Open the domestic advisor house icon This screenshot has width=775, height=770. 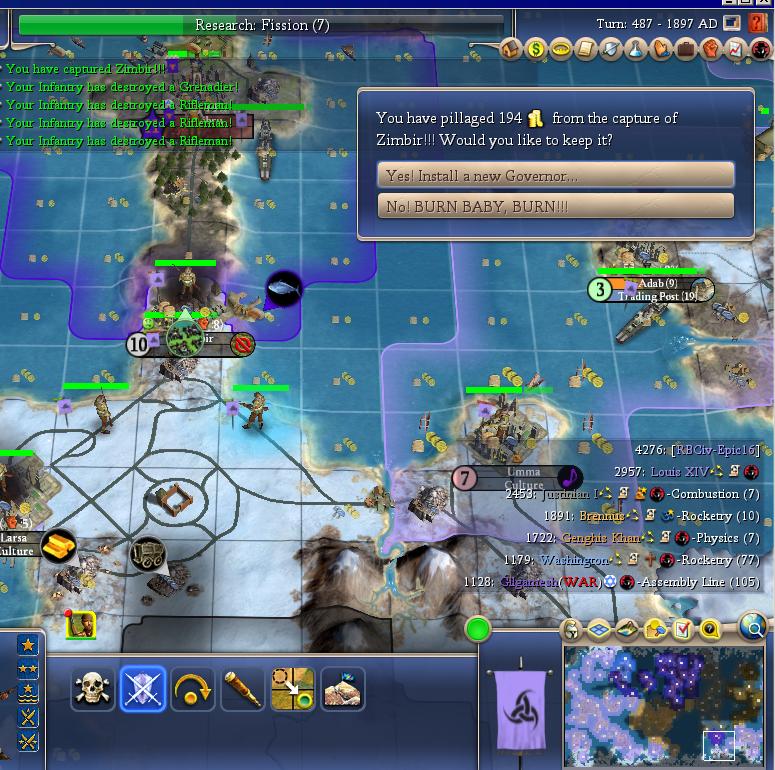pos(511,48)
